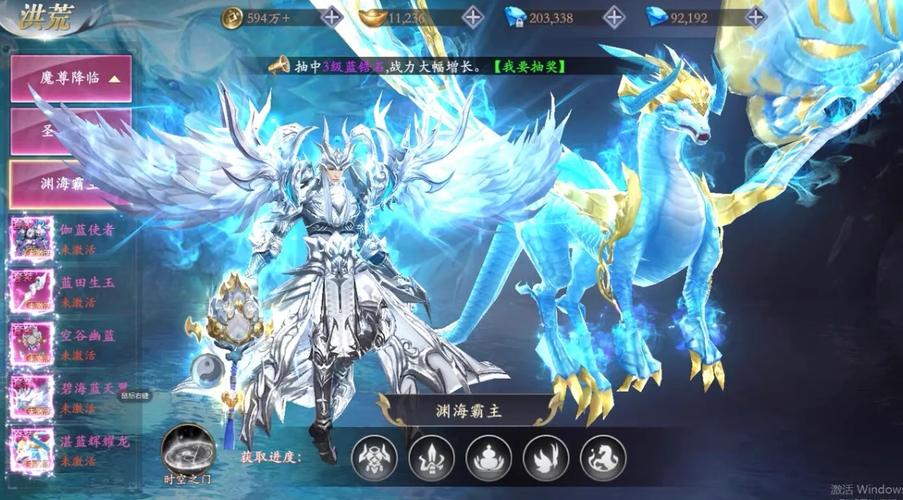This screenshot has width=903, height=500.
Task: Check the gourd artifact progress icon
Action: [488, 458]
